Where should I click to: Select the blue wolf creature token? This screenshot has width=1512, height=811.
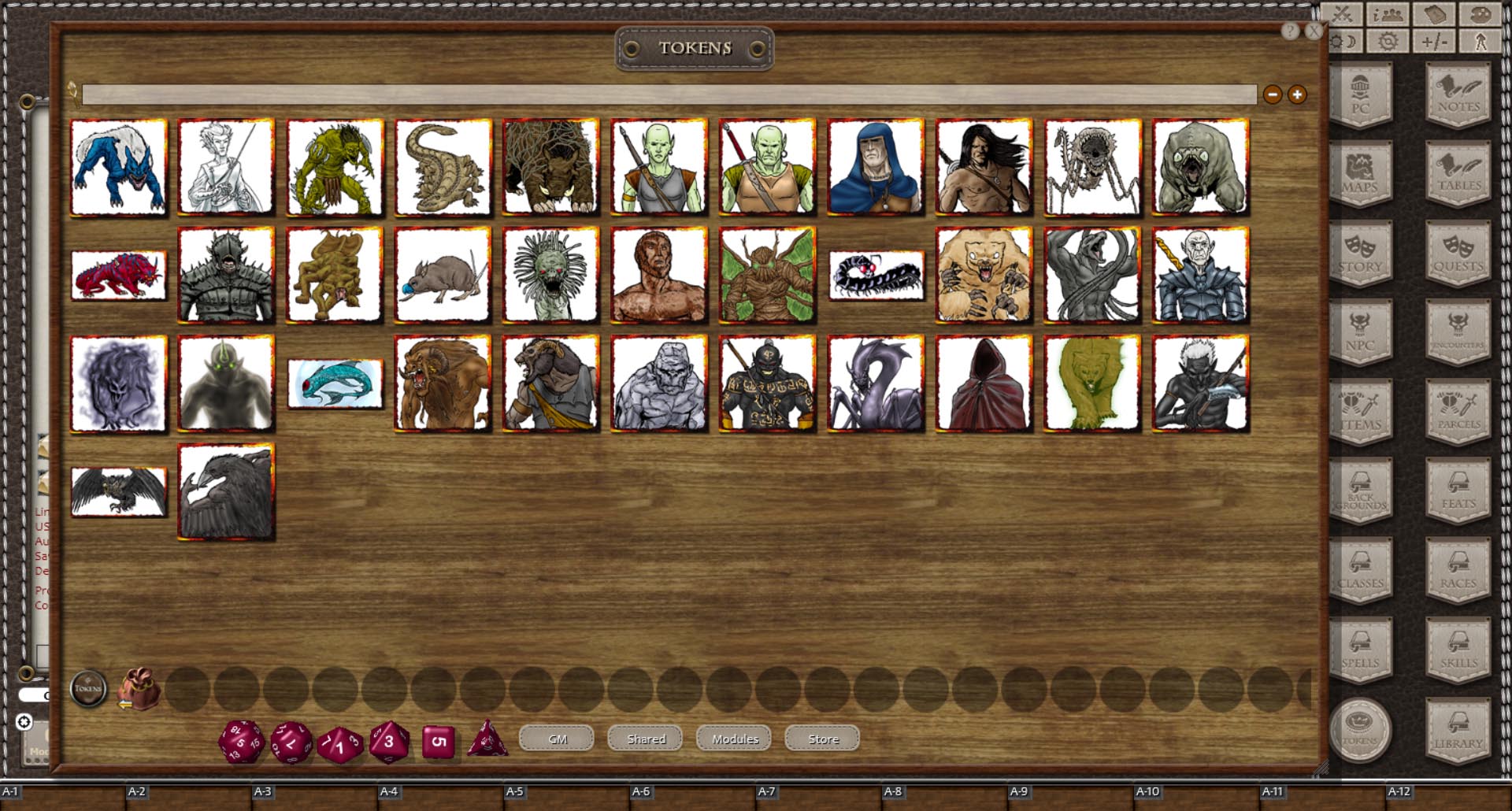coord(118,166)
